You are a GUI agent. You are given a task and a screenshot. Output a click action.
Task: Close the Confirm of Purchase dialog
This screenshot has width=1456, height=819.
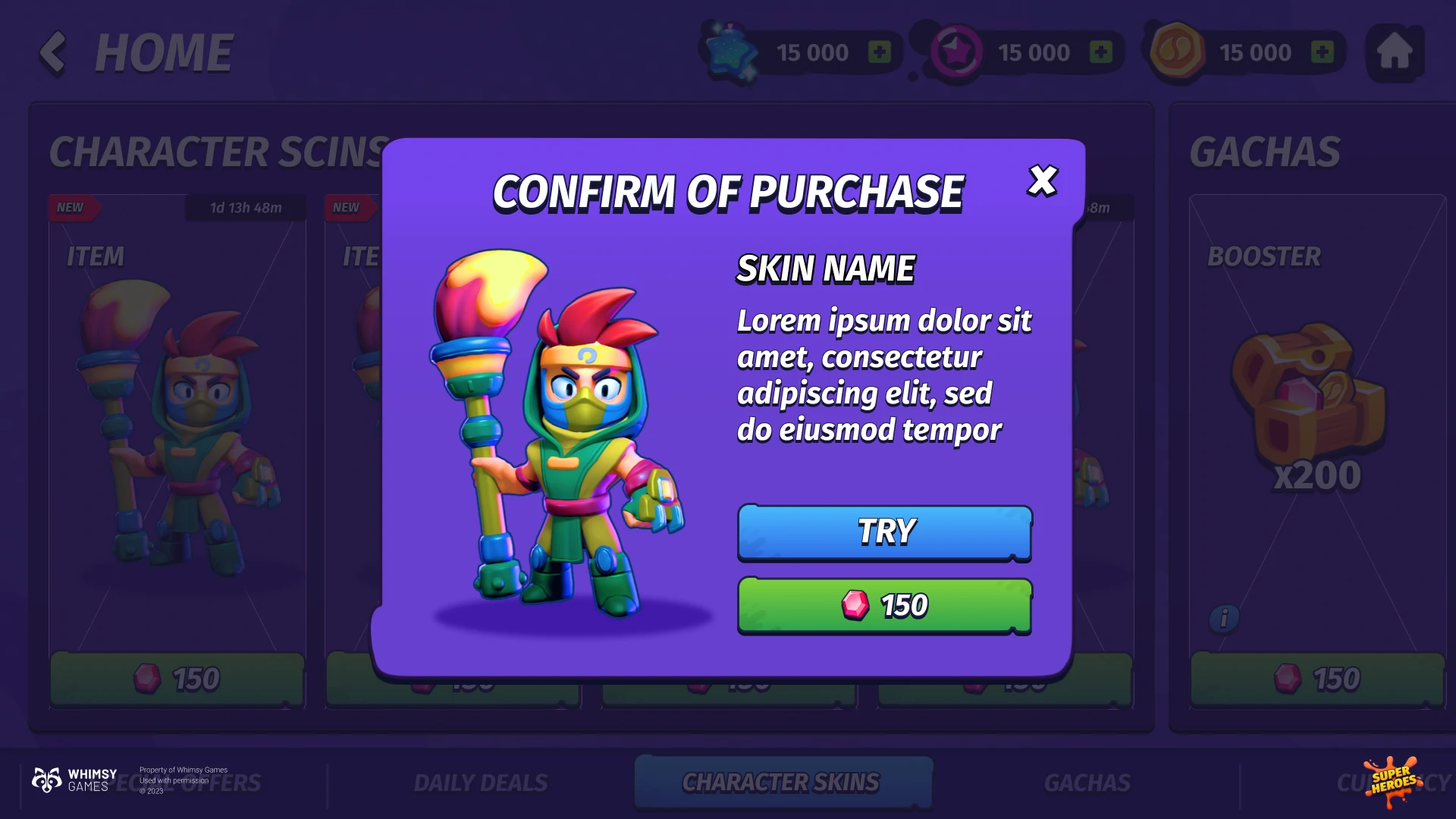click(x=1043, y=181)
